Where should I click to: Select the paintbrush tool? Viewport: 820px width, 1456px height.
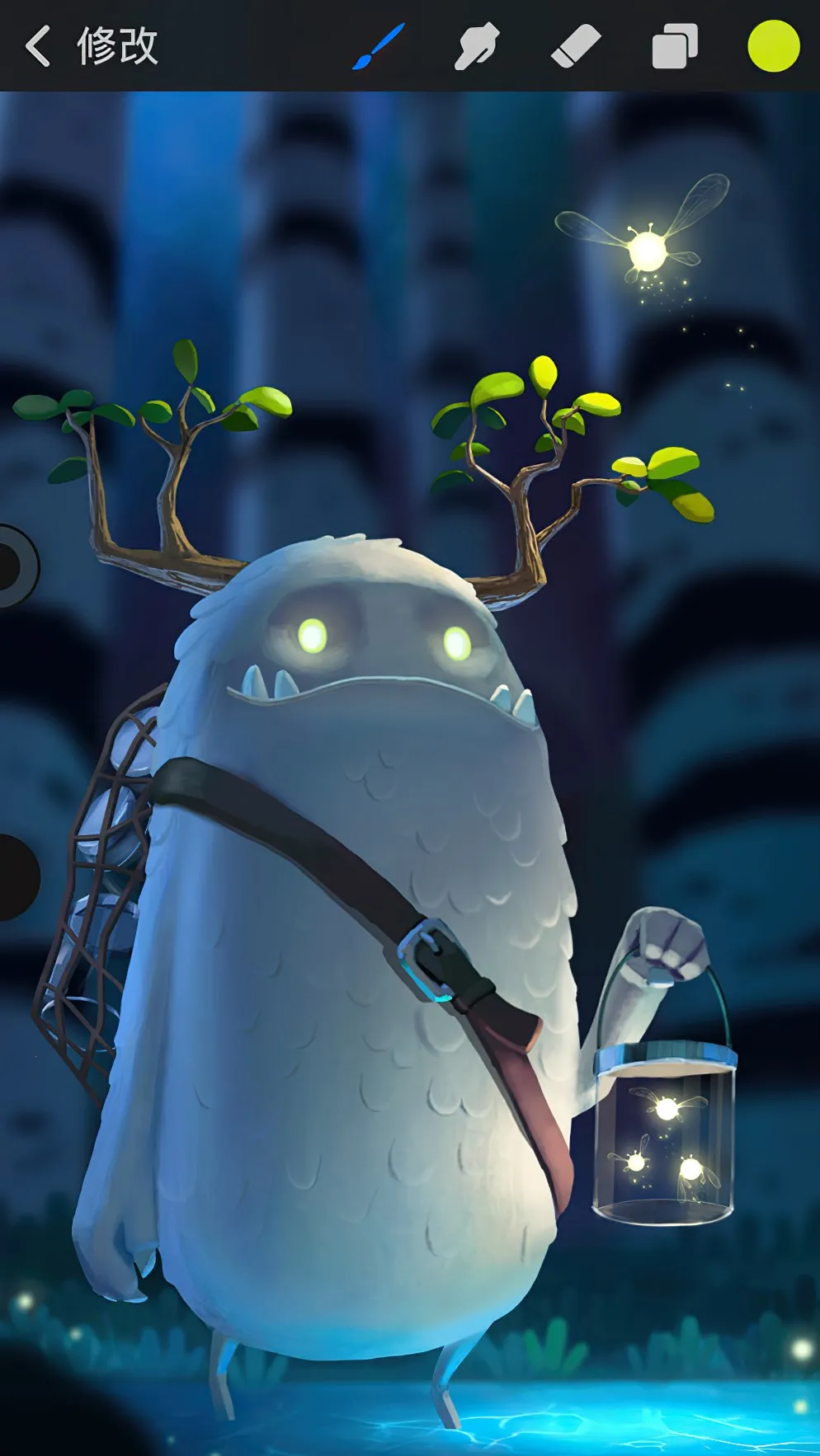(379, 45)
